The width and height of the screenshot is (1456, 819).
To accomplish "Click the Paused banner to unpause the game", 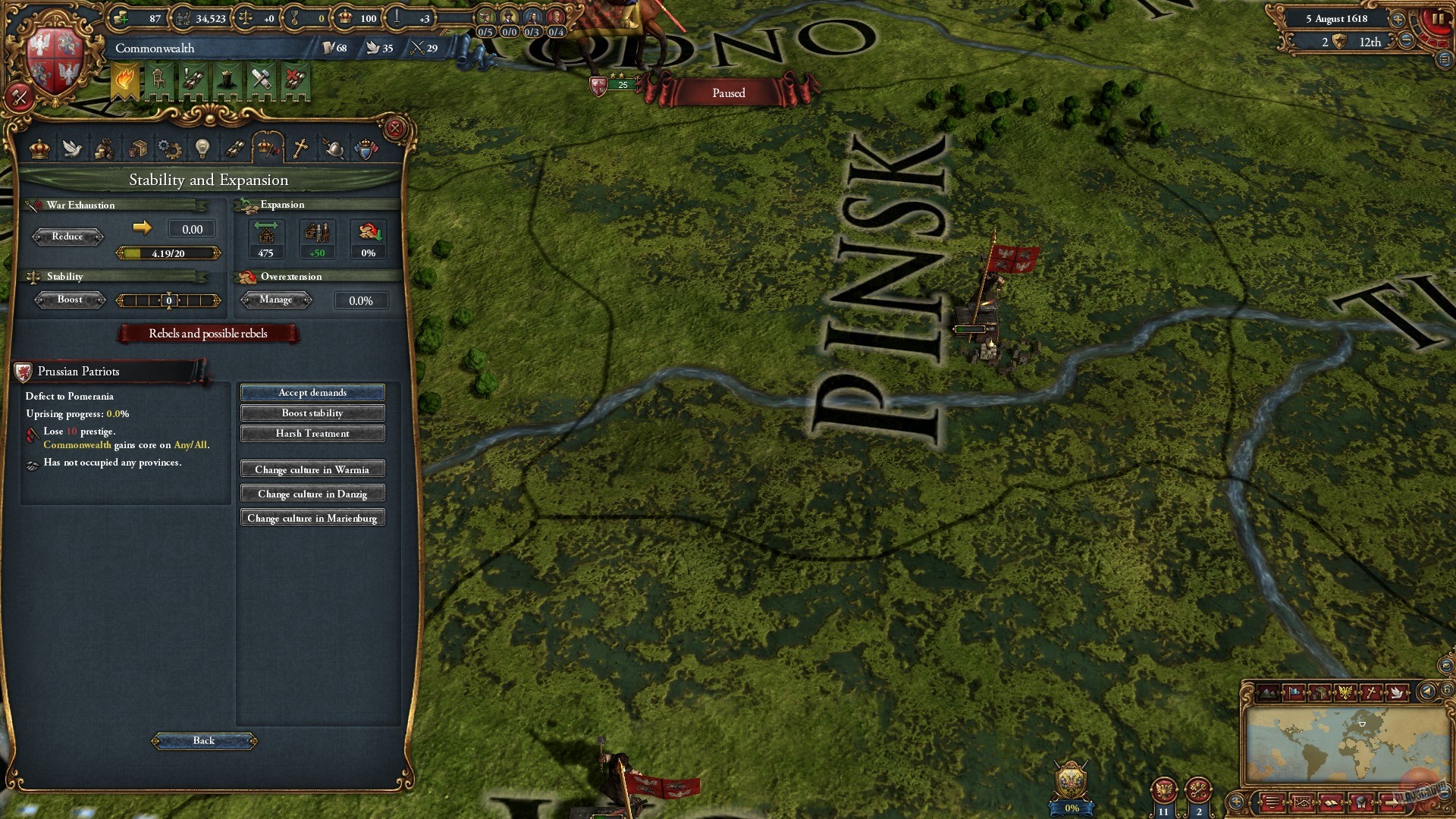I will pyautogui.click(x=727, y=93).
